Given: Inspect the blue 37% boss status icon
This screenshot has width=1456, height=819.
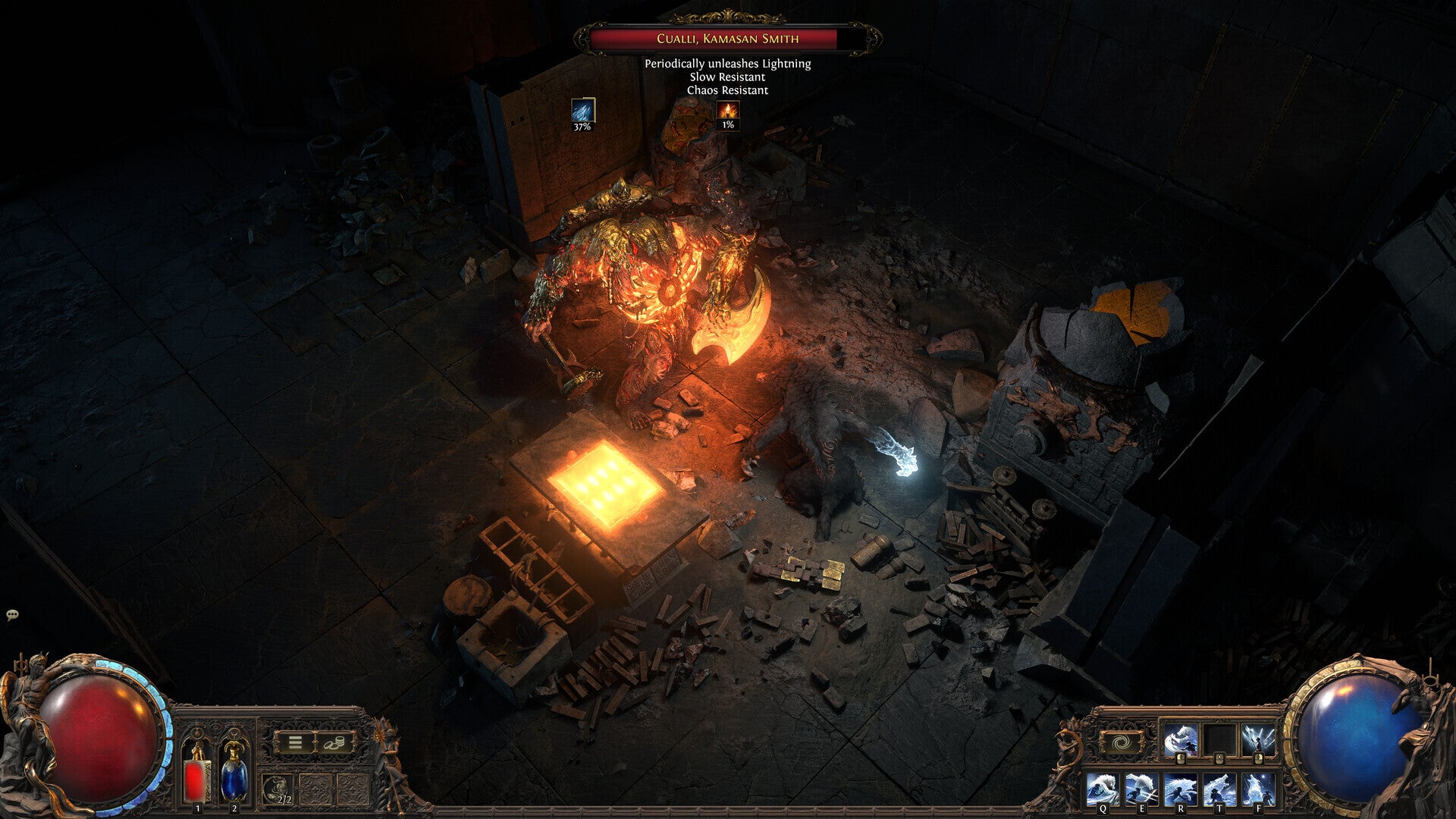Looking at the screenshot, I should point(582,111).
